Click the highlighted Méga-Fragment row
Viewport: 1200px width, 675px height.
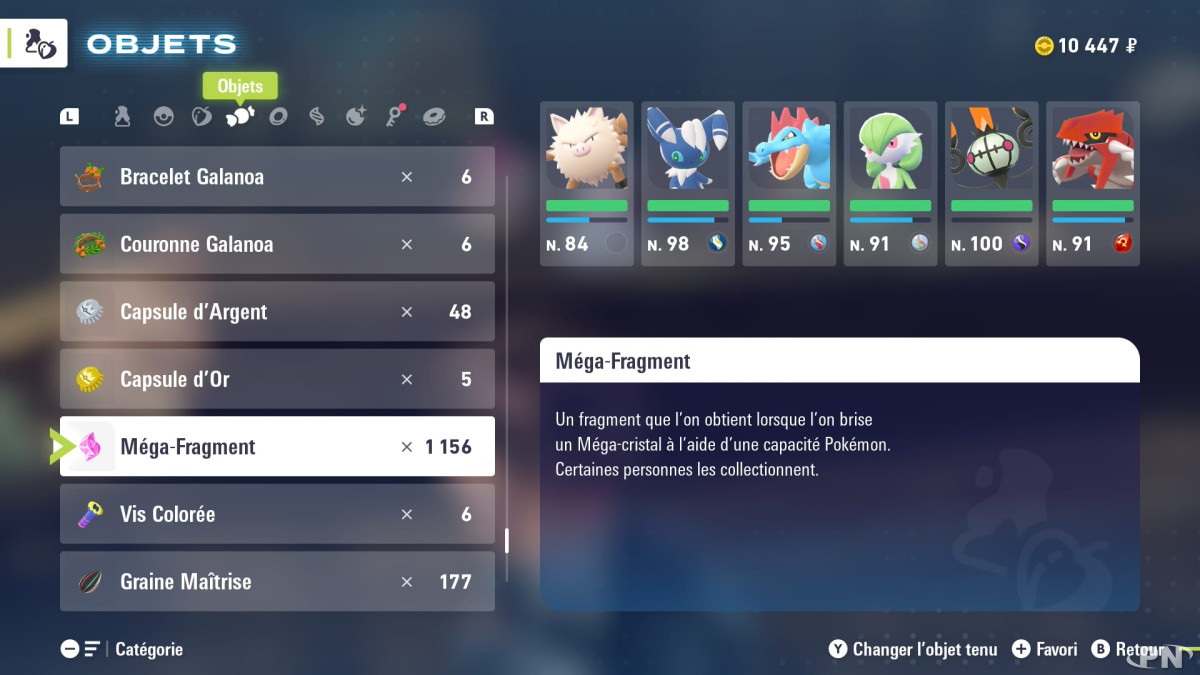click(x=277, y=447)
